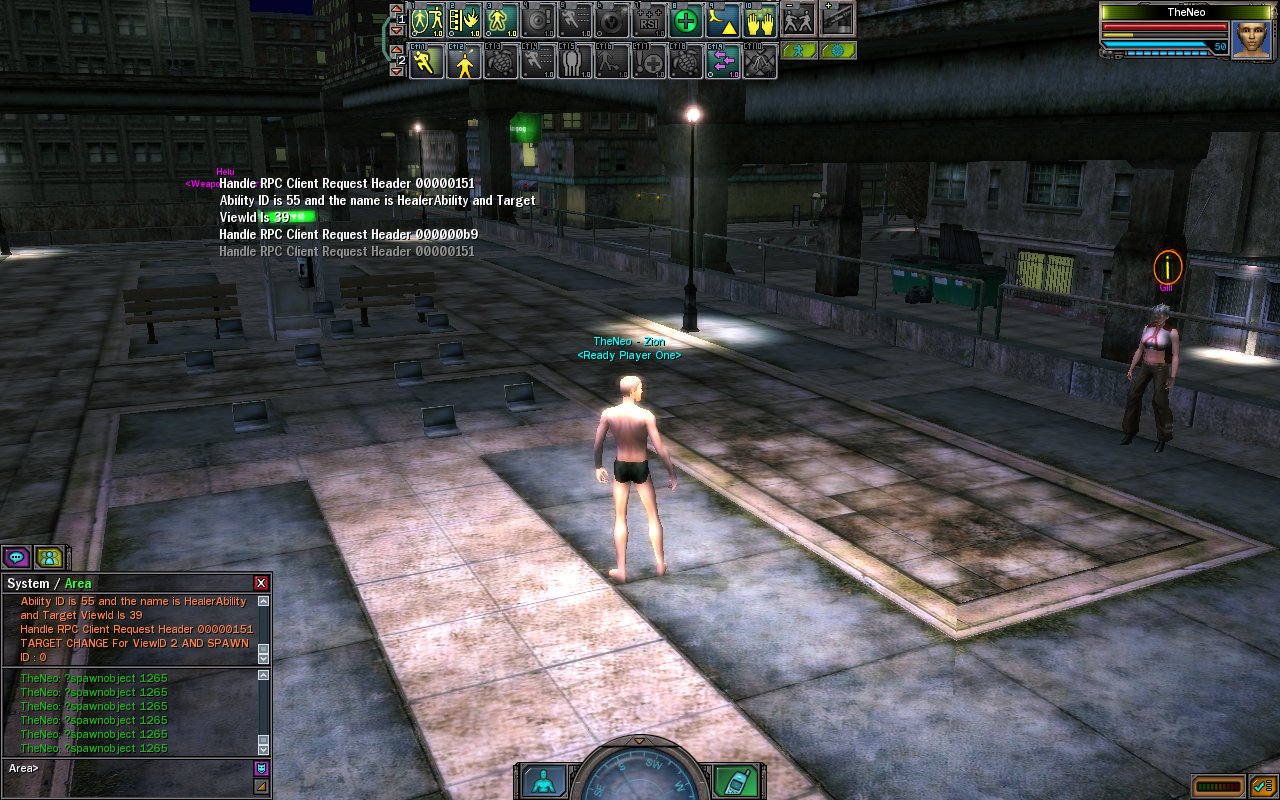
Task: Switch to the Area chat tab
Action: pyautogui.click(x=78, y=584)
